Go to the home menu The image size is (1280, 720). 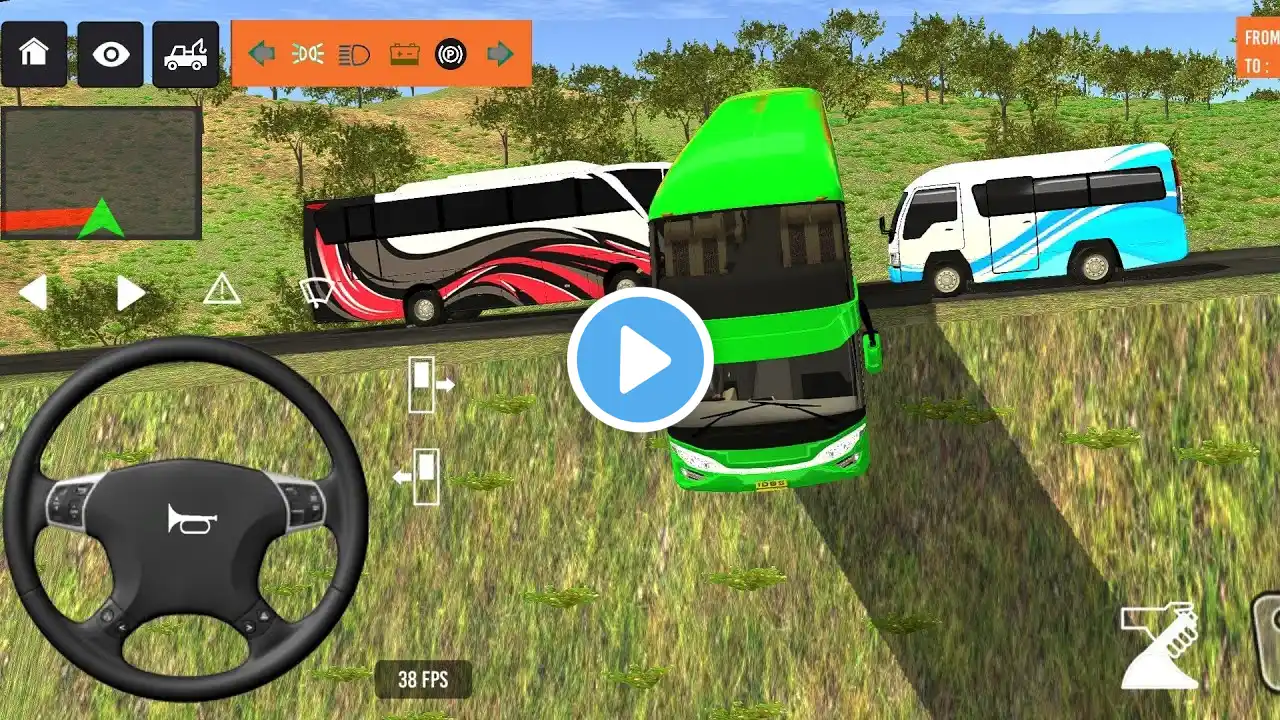click(x=34, y=54)
